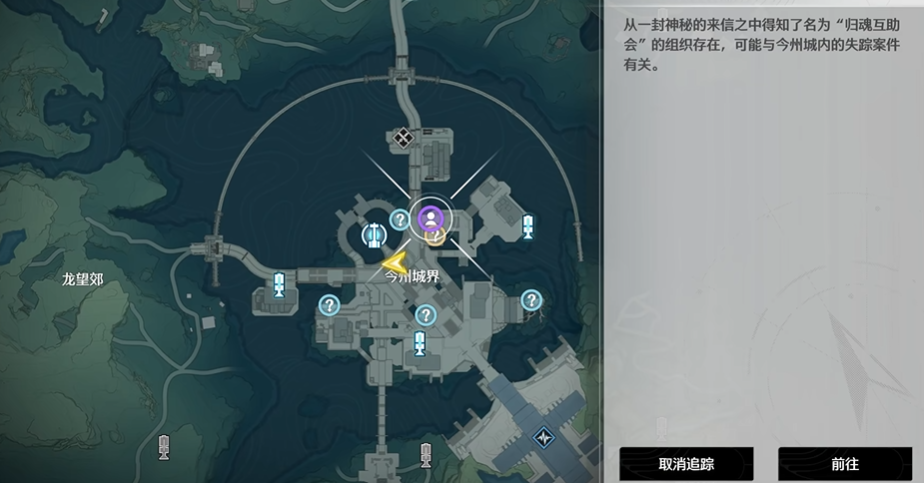Click the yellow player arrow on map
924x483 pixels.
coord(395,263)
